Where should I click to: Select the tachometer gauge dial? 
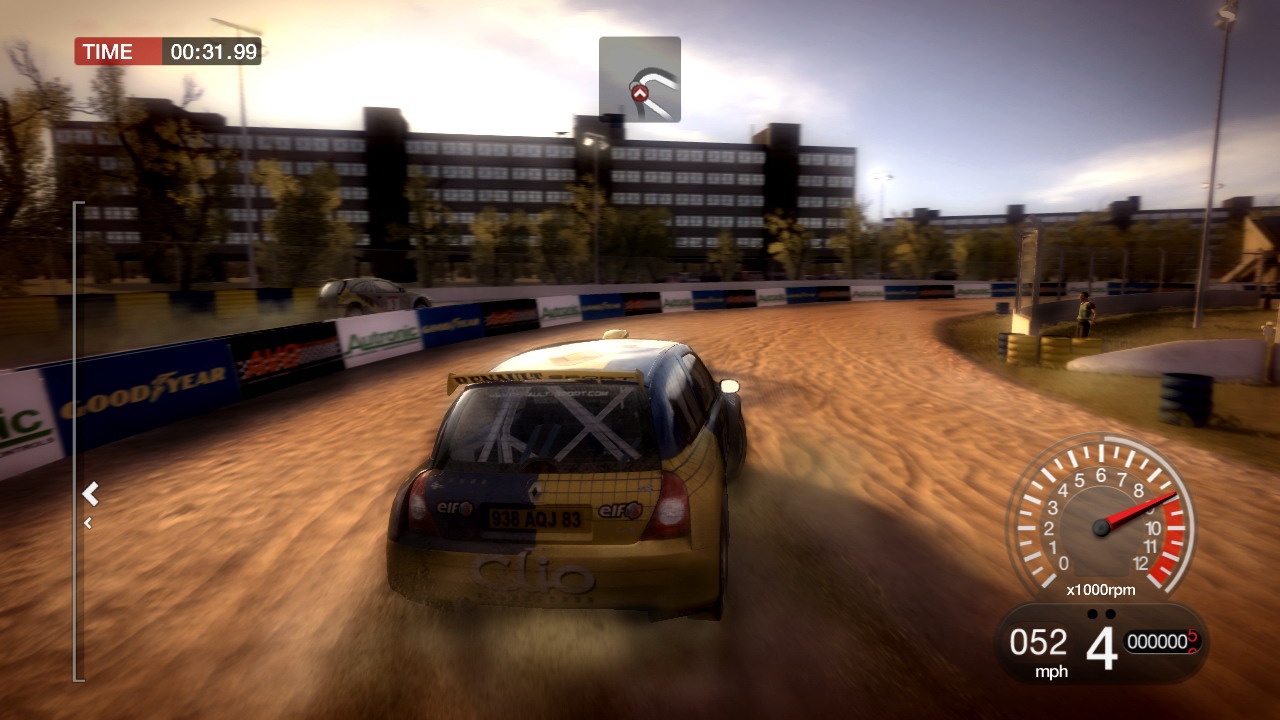click(x=1100, y=525)
